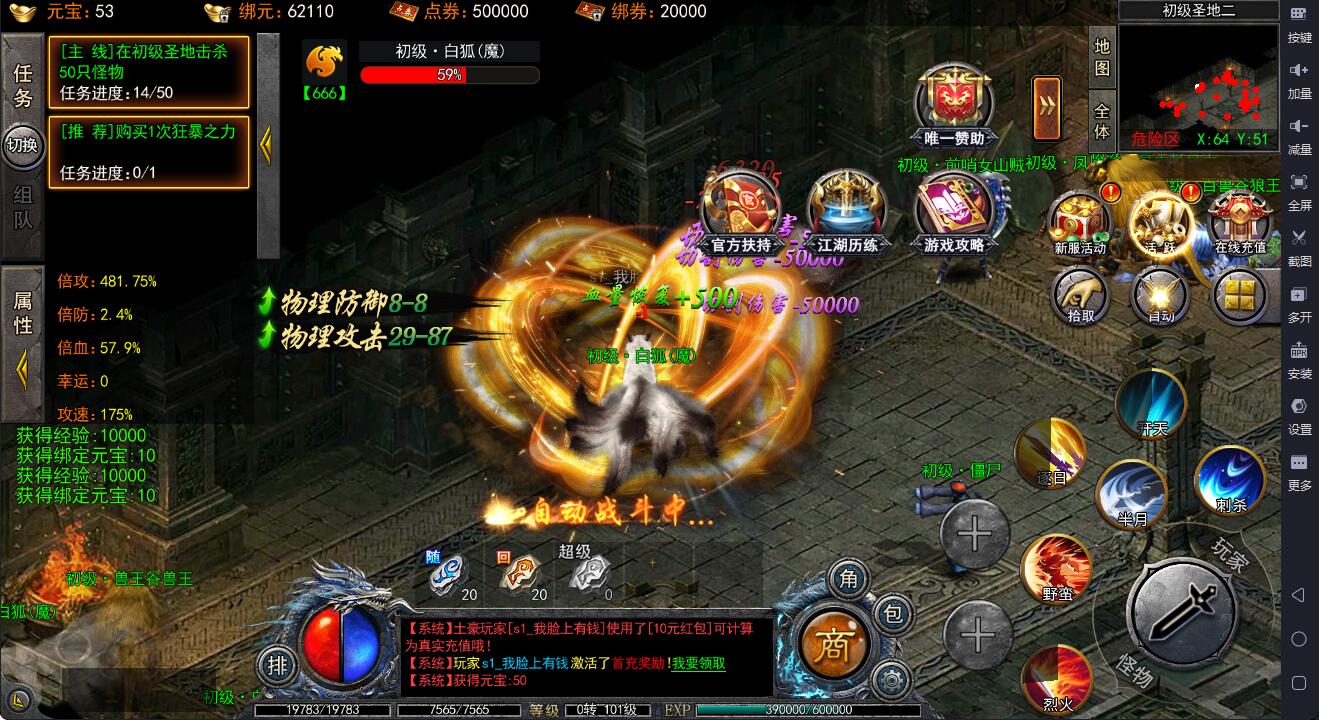
Task: Open the 唯一赞助 sponsor icon
Action: coord(953,105)
